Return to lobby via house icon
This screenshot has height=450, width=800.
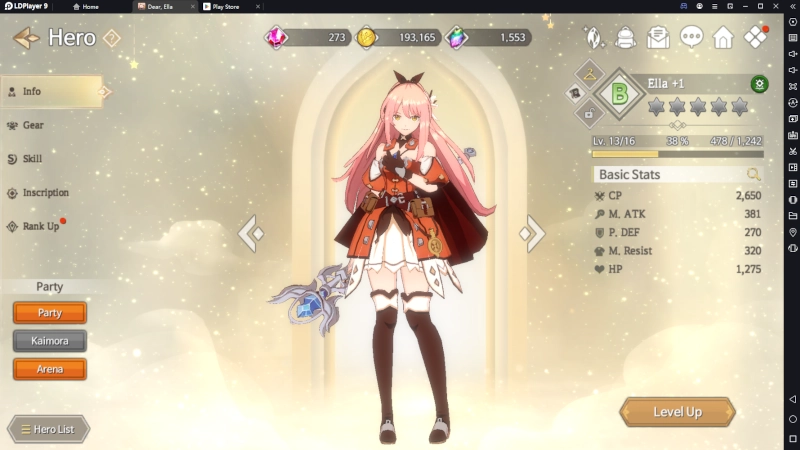click(723, 38)
